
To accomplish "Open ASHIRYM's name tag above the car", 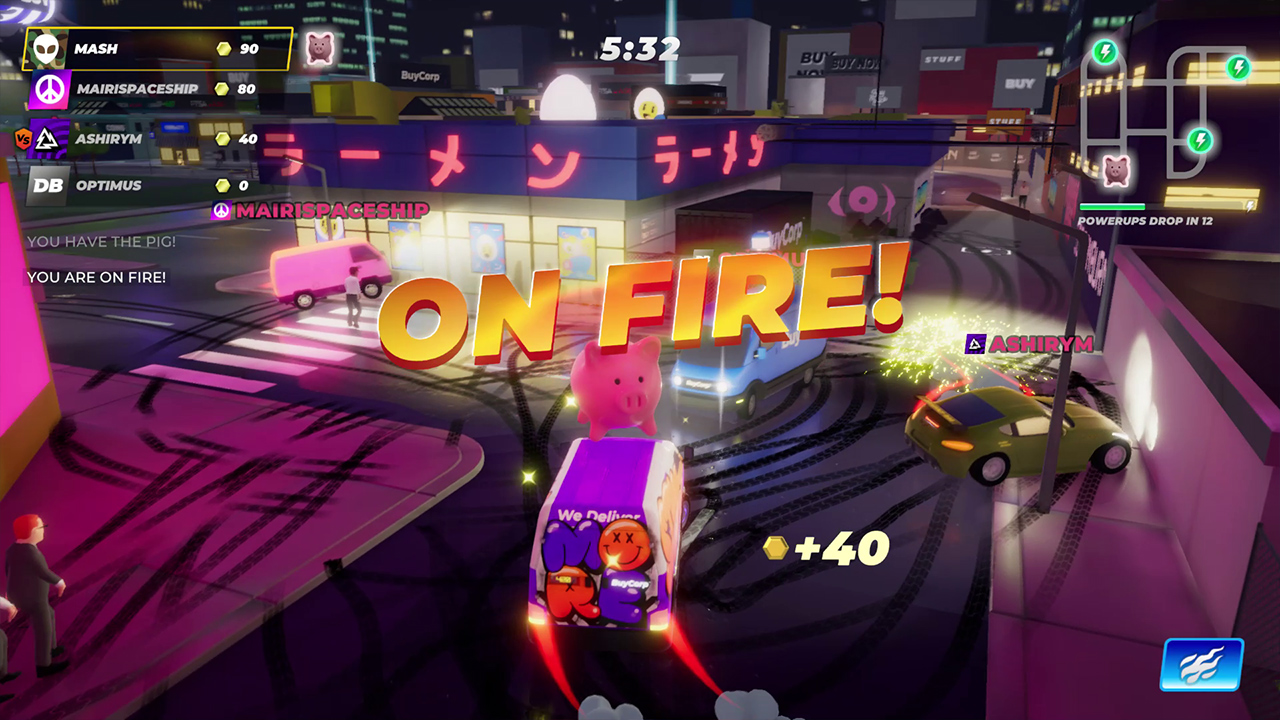I will pos(1034,343).
